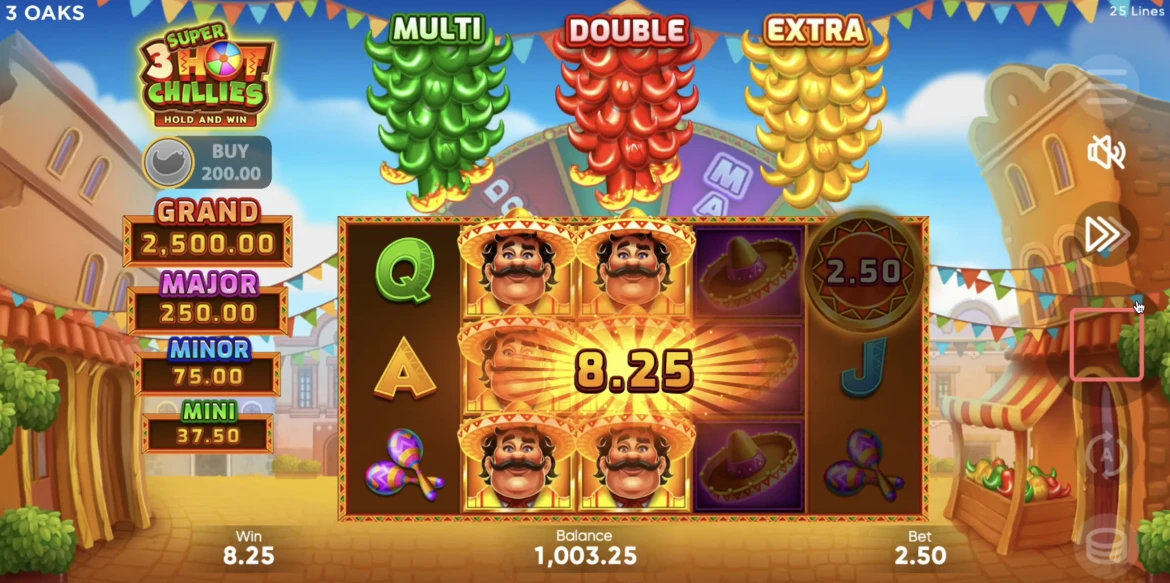Click the stop spin button
The height and width of the screenshot is (583, 1170).
click(1106, 345)
